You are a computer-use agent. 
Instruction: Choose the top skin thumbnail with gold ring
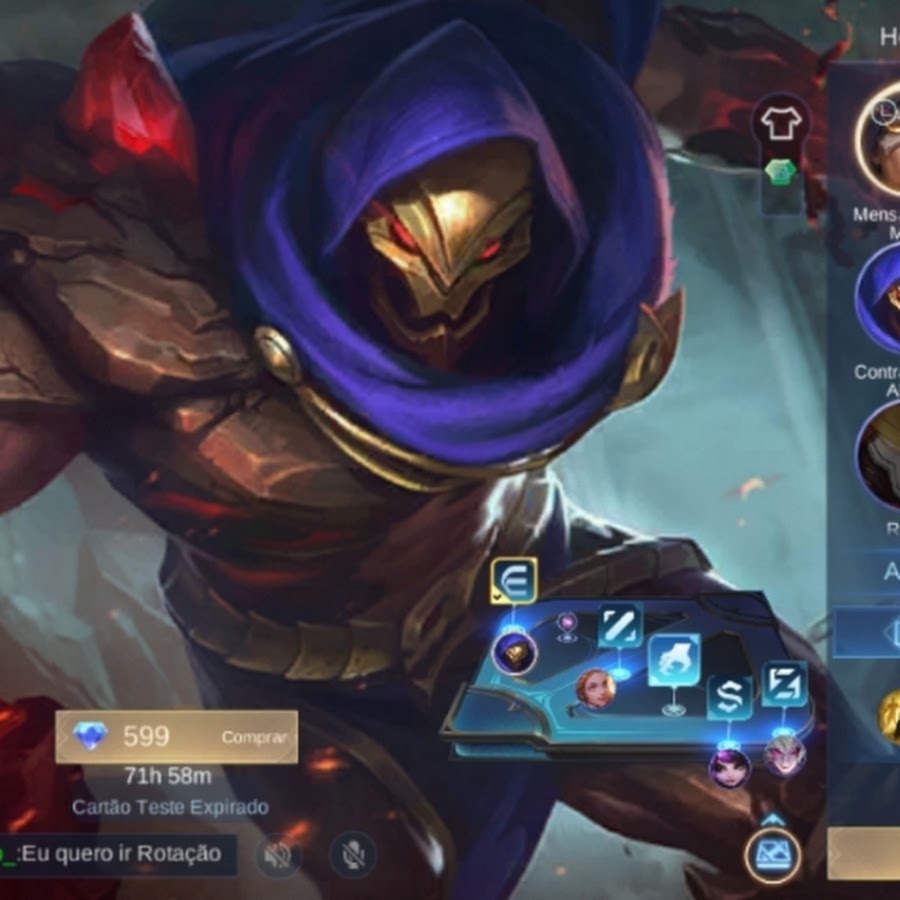879,140
